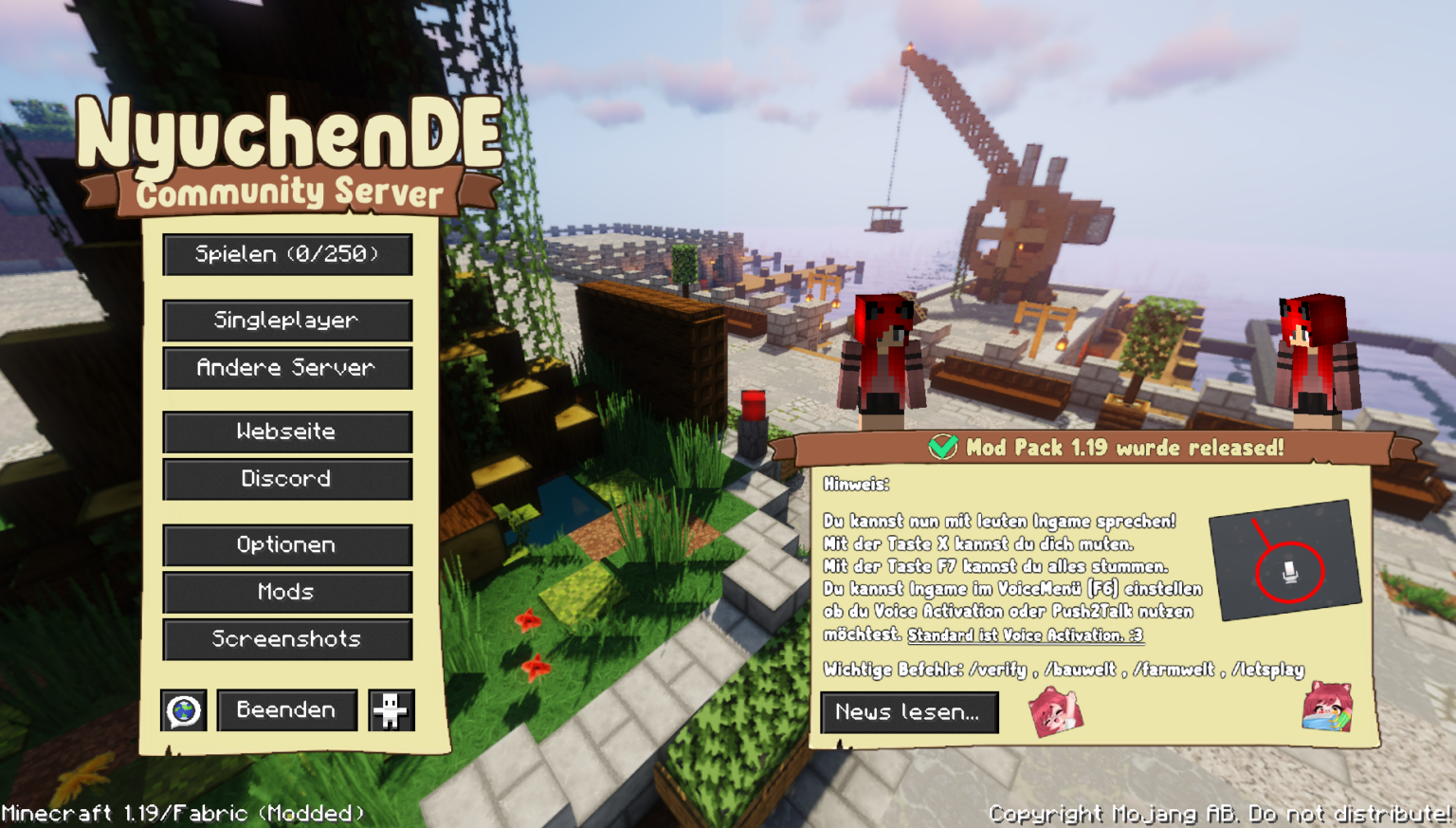Visit the Webseite
This screenshot has height=828, width=1456.
pyautogui.click(x=287, y=432)
